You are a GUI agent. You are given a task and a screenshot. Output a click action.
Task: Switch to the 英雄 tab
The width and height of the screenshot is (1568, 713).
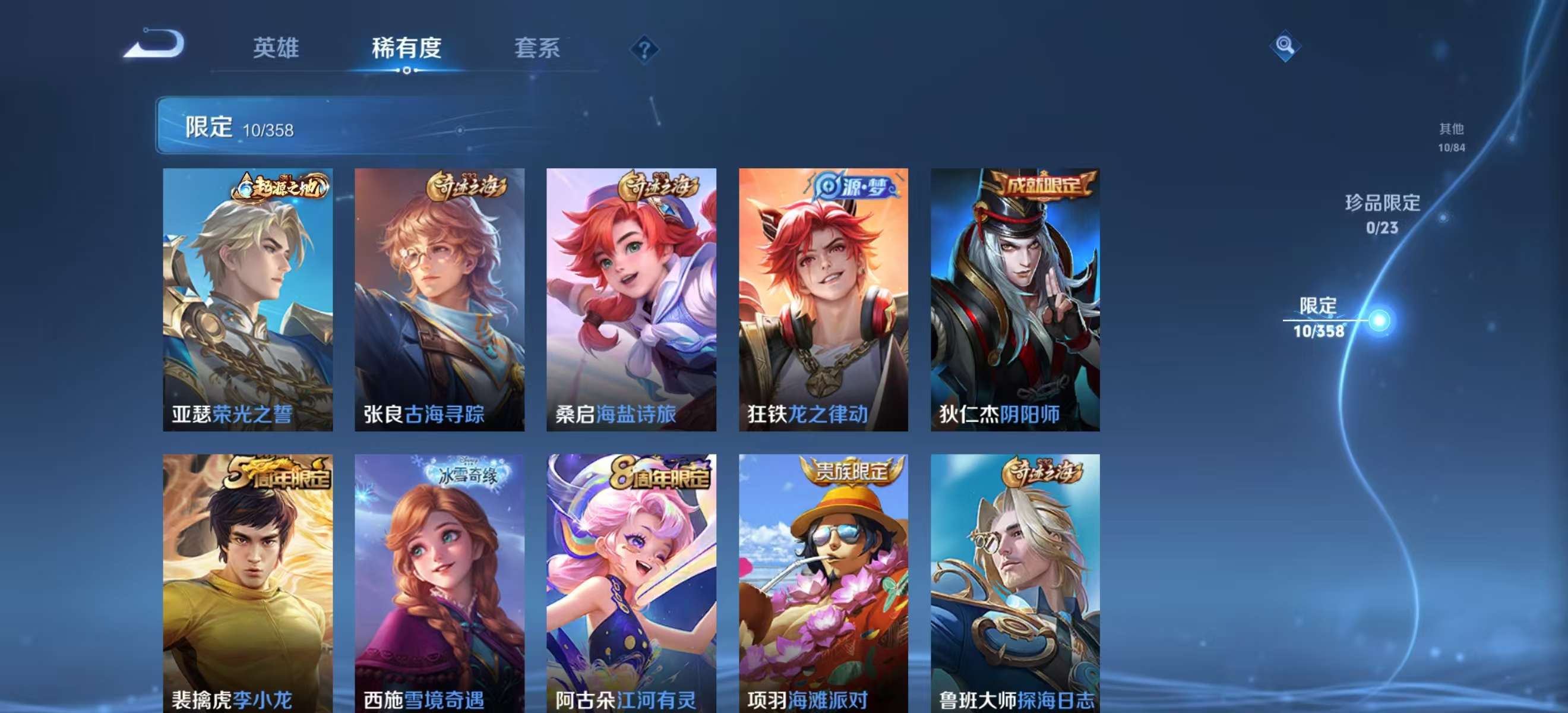275,49
